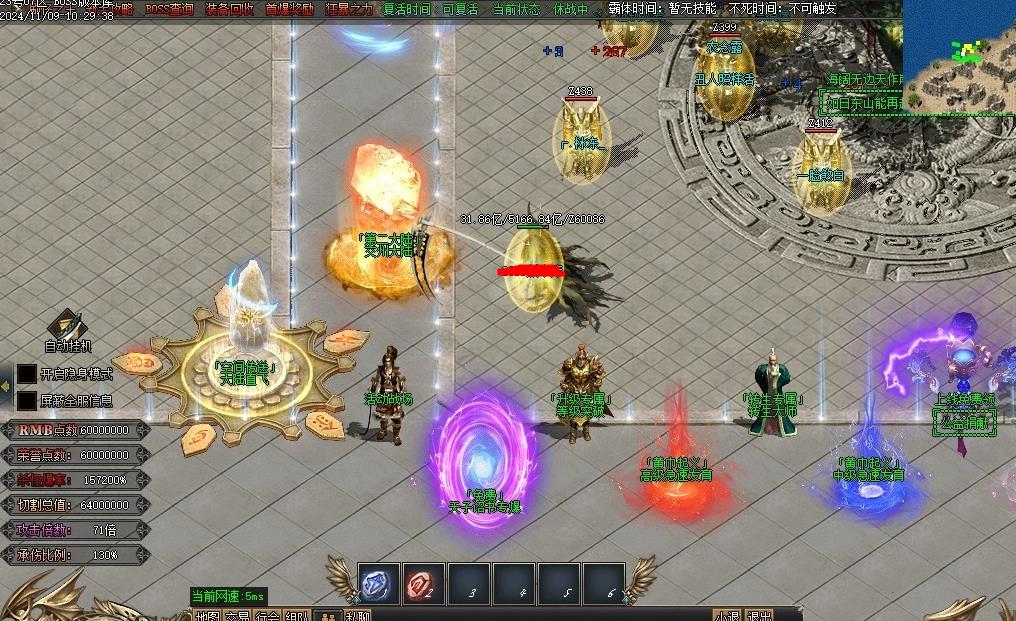Click the minimap in the corner
Screen dimensions: 1016x621
[x=959, y=55]
